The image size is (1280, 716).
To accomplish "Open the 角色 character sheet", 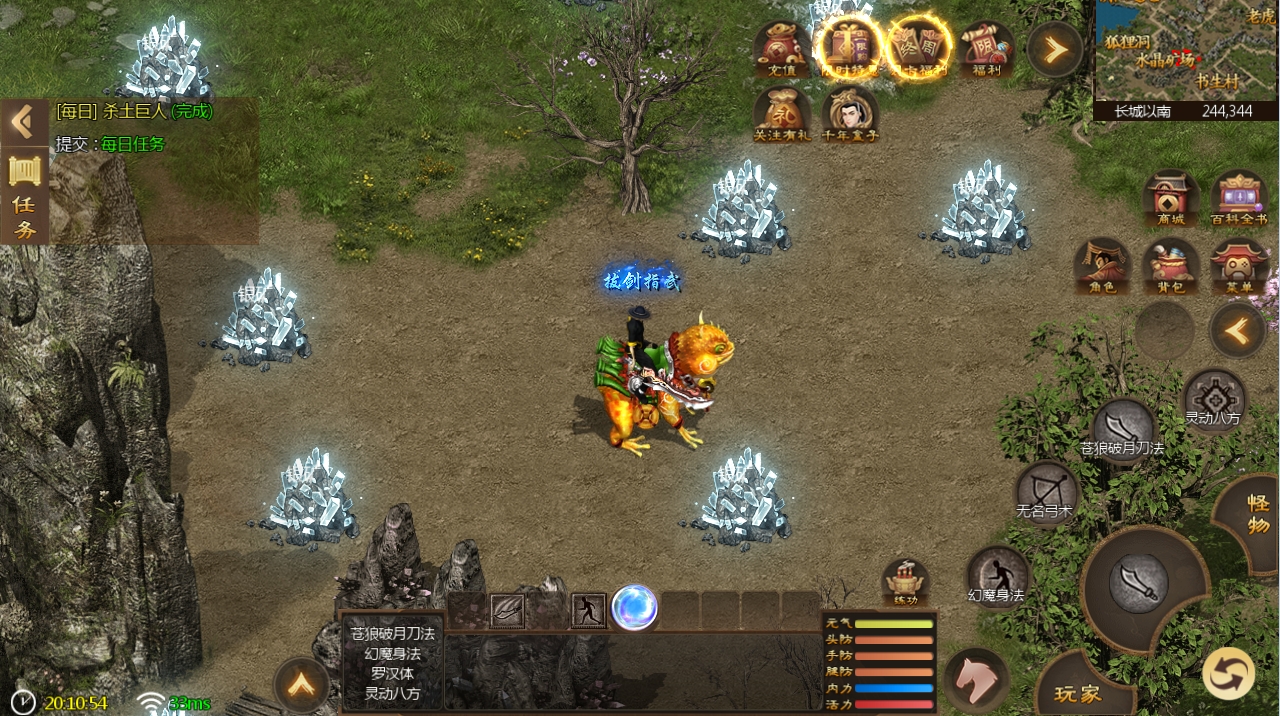I will pos(1102,266).
